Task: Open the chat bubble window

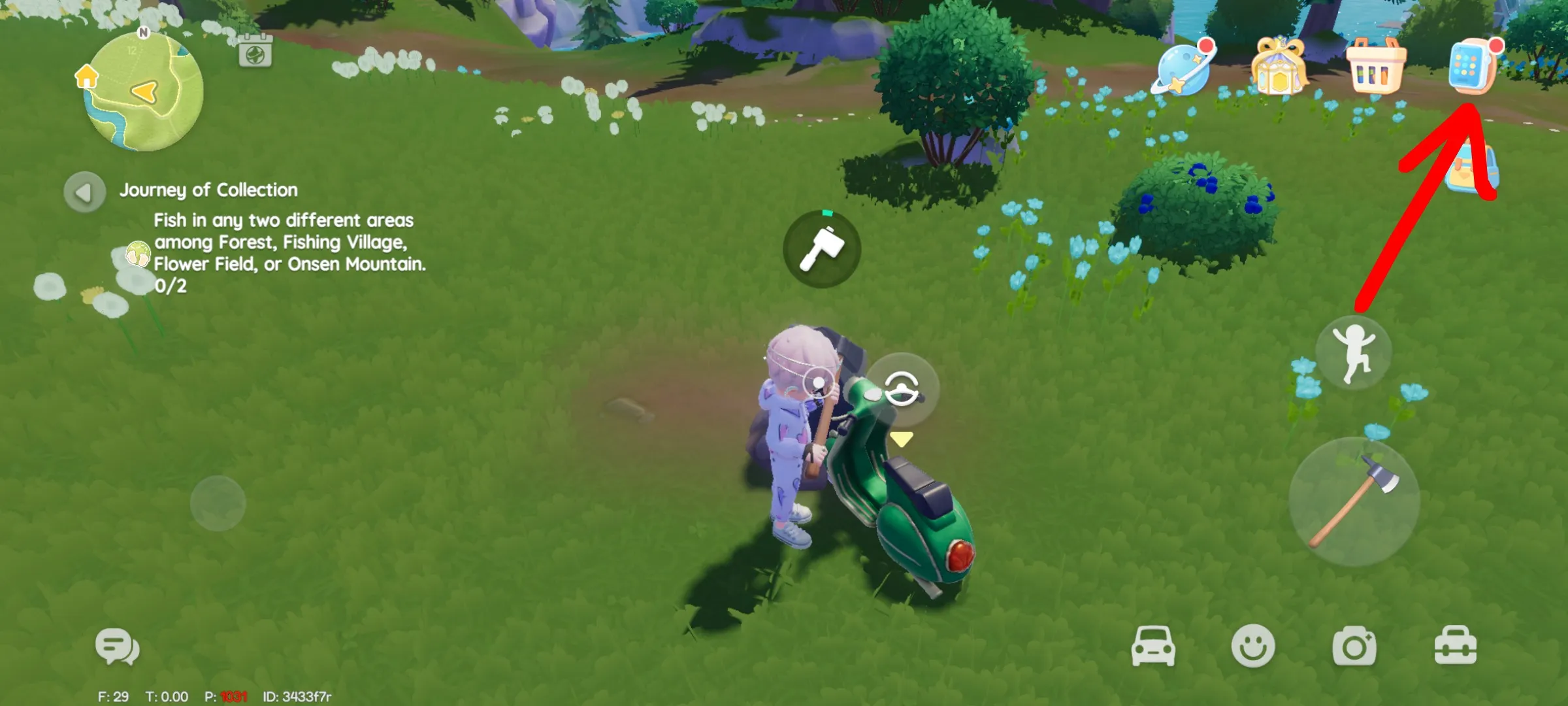Action: point(118,647)
